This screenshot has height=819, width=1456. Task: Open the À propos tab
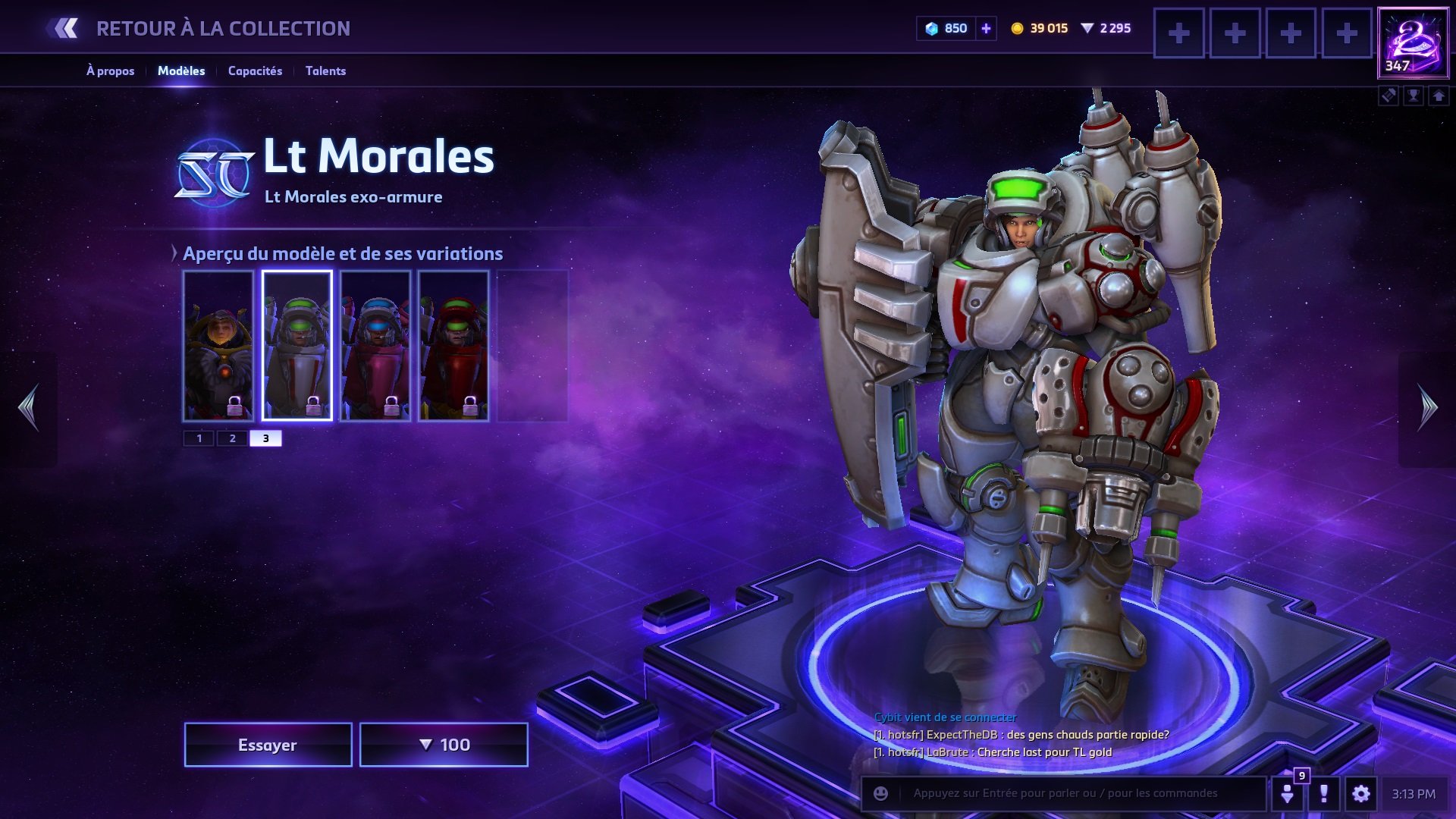[110, 71]
